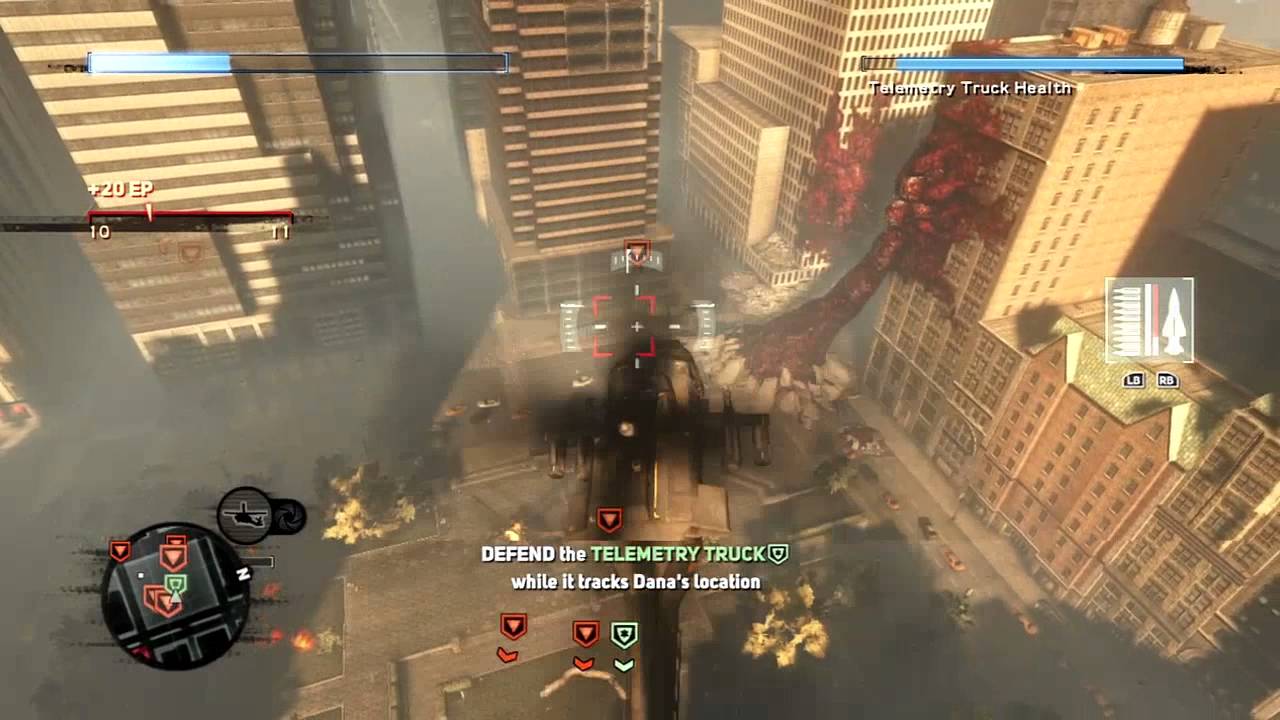Click the red chevron under the left enemy marker
The width and height of the screenshot is (1280, 720).
(x=509, y=653)
